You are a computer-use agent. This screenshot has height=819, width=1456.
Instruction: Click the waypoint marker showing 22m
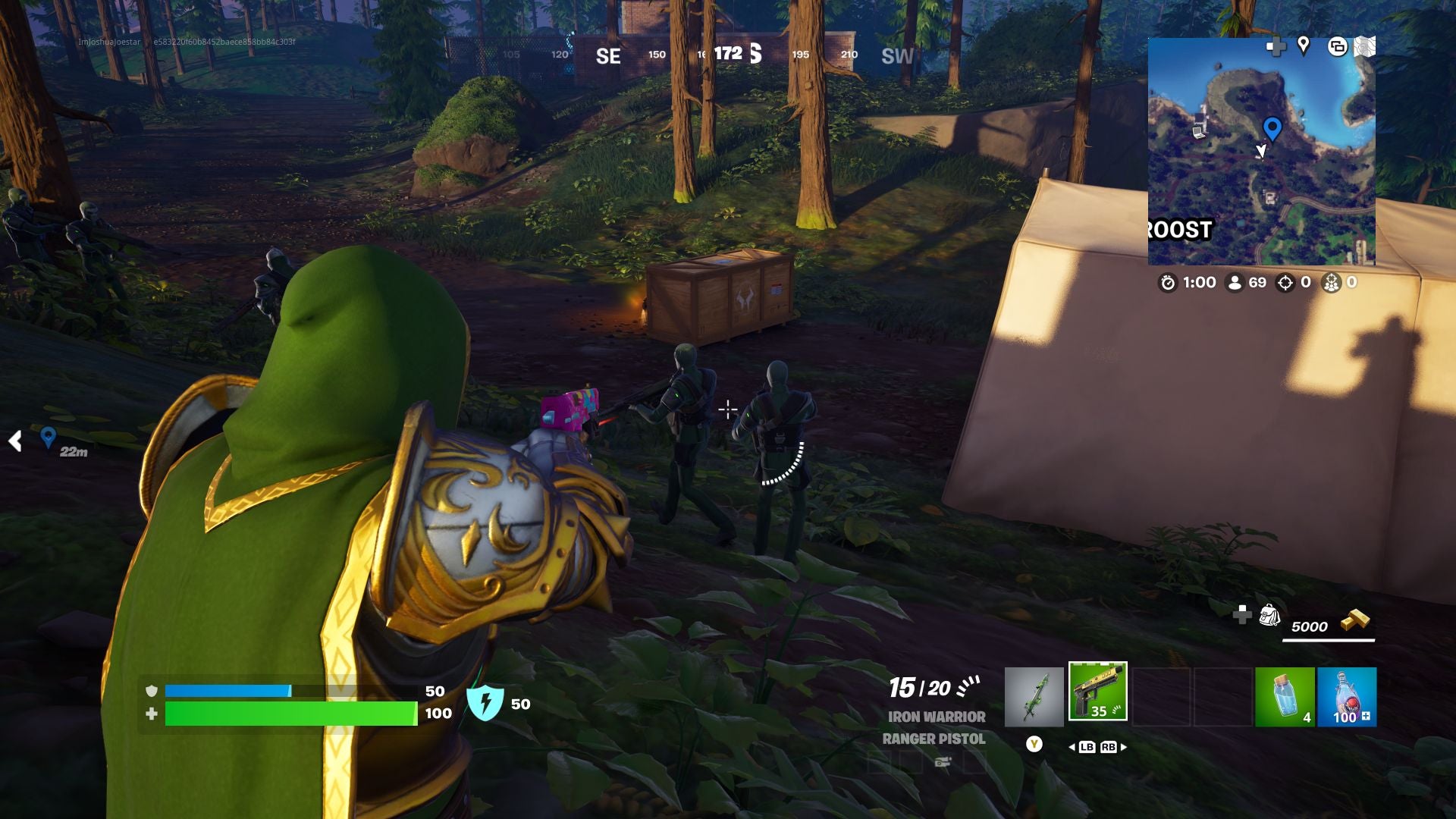click(x=48, y=438)
